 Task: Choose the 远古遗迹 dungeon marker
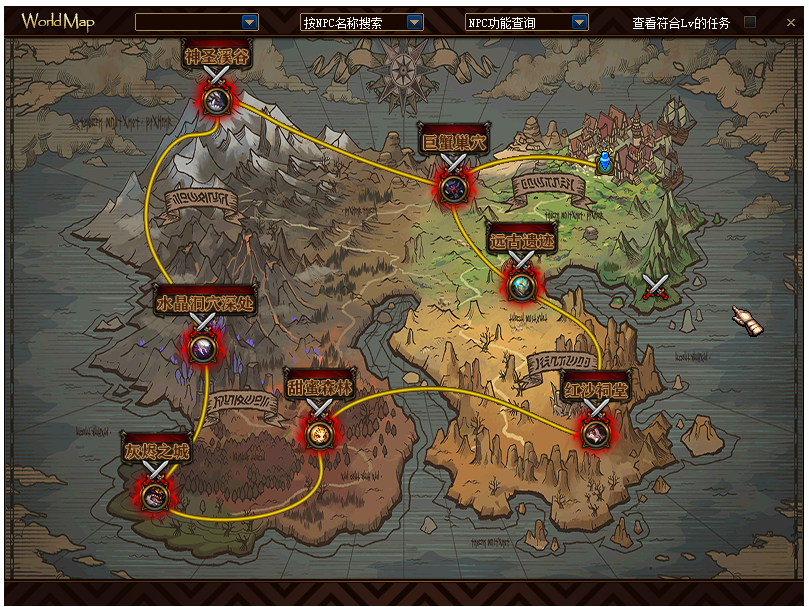click(x=521, y=285)
